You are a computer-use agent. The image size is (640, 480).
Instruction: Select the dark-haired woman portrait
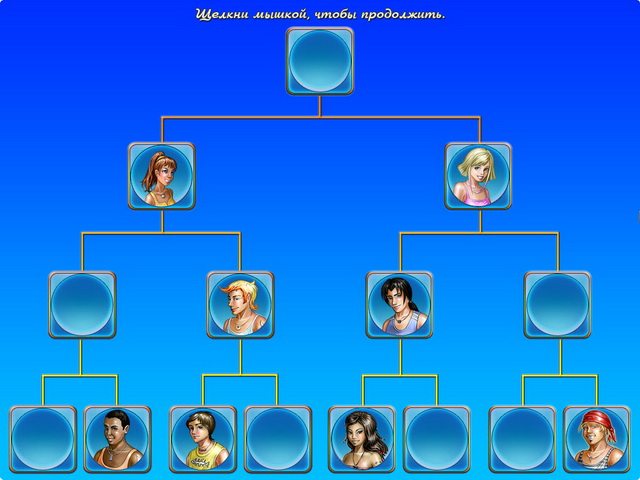click(x=361, y=438)
